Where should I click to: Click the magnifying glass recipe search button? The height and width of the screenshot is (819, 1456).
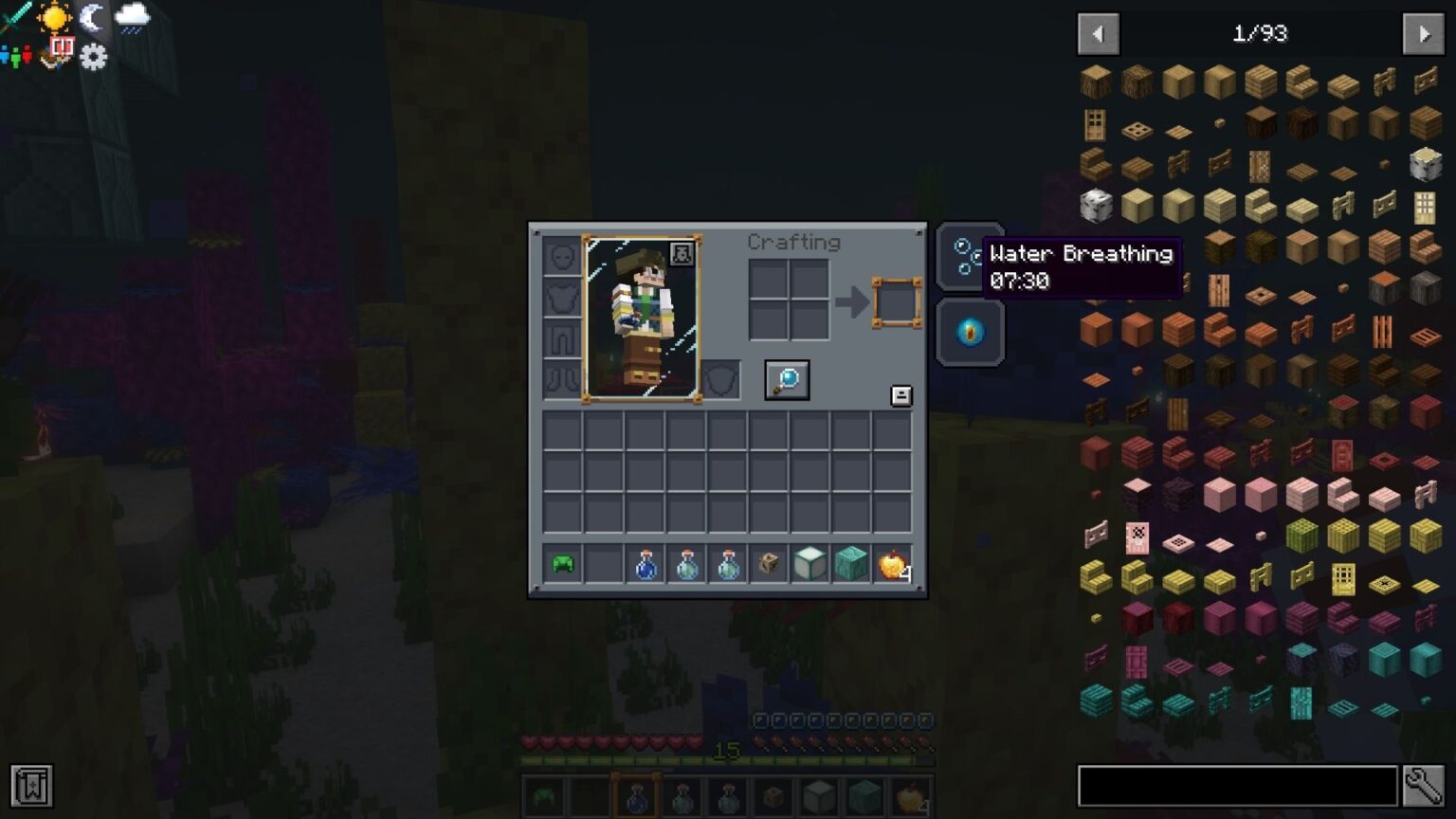(786, 379)
